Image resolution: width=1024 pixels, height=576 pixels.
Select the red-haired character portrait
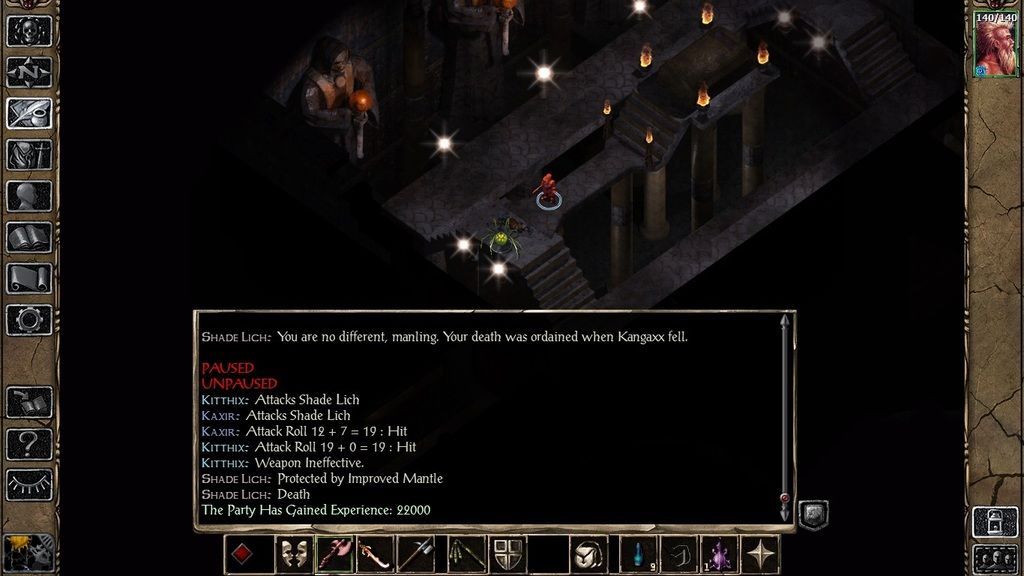(995, 45)
